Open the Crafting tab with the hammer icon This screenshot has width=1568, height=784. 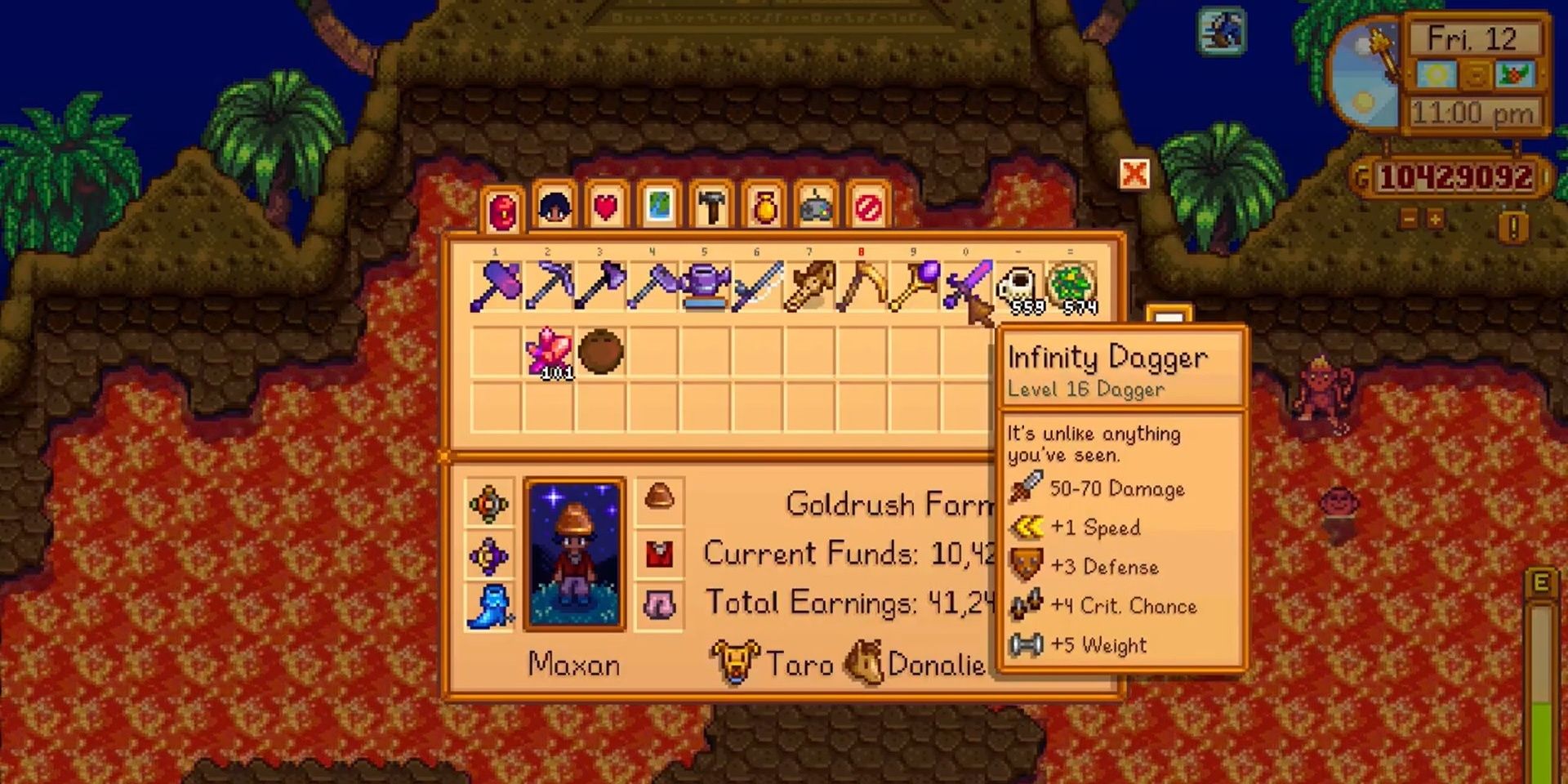[712, 208]
